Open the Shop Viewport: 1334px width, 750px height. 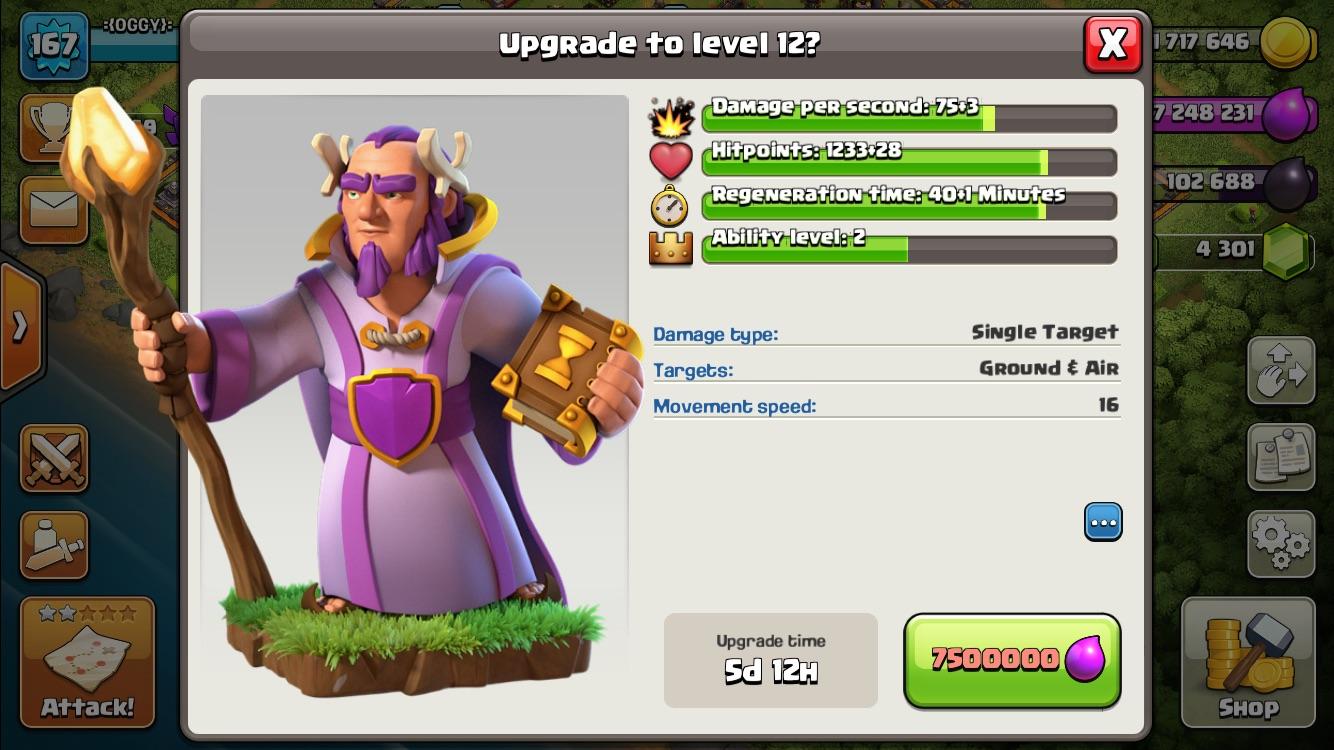(x=1247, y=660)
